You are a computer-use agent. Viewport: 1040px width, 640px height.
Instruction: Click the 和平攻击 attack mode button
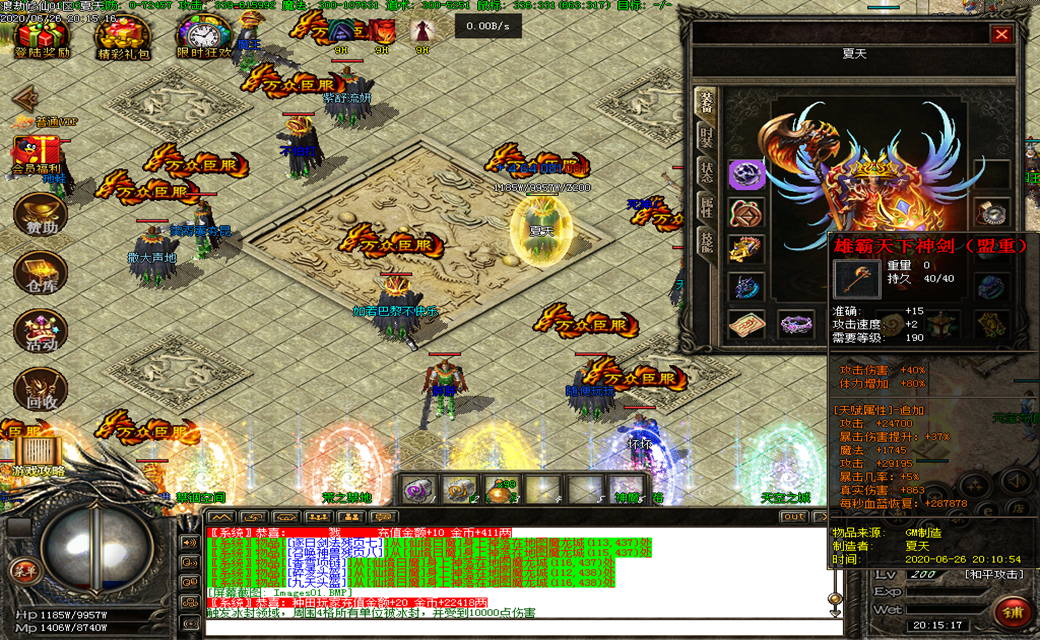coord(965,574)
